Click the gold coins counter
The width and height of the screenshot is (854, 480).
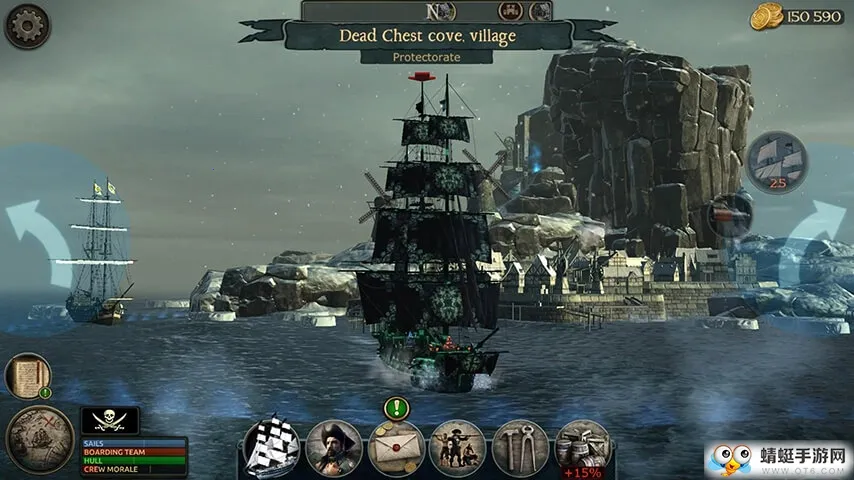(x=800, y=16)
